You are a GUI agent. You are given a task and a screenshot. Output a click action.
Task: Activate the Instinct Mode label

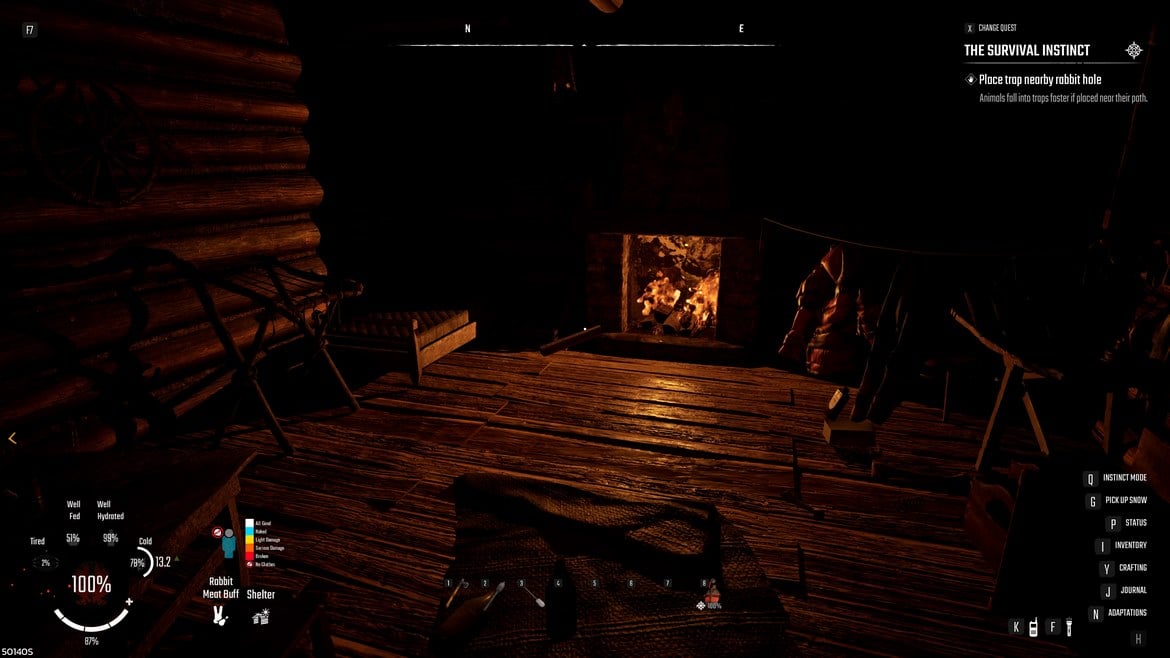pyautogui.click(x=1124, y=478)
